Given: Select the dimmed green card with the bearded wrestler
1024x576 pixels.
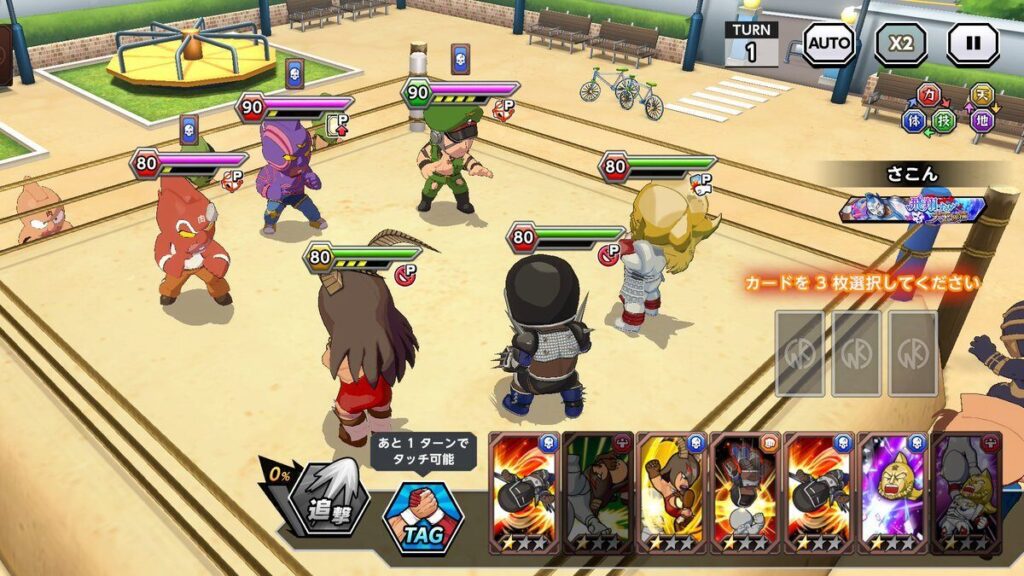Looking at the screenshot, I should pyautogui.click(x=598, y=493).
